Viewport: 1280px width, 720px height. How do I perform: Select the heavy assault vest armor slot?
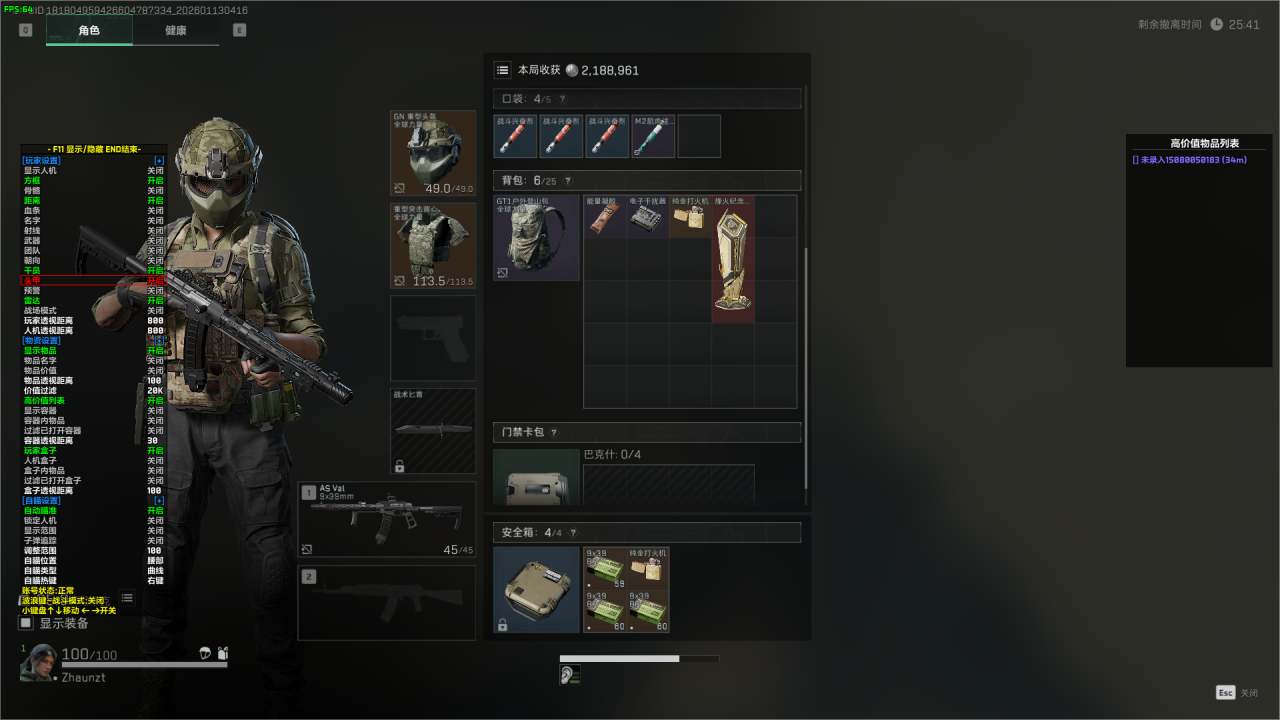click(433, 246)
